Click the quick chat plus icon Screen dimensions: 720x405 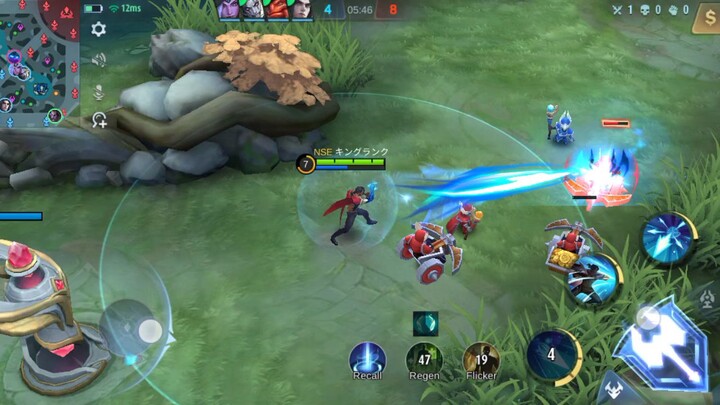[99, 120]
